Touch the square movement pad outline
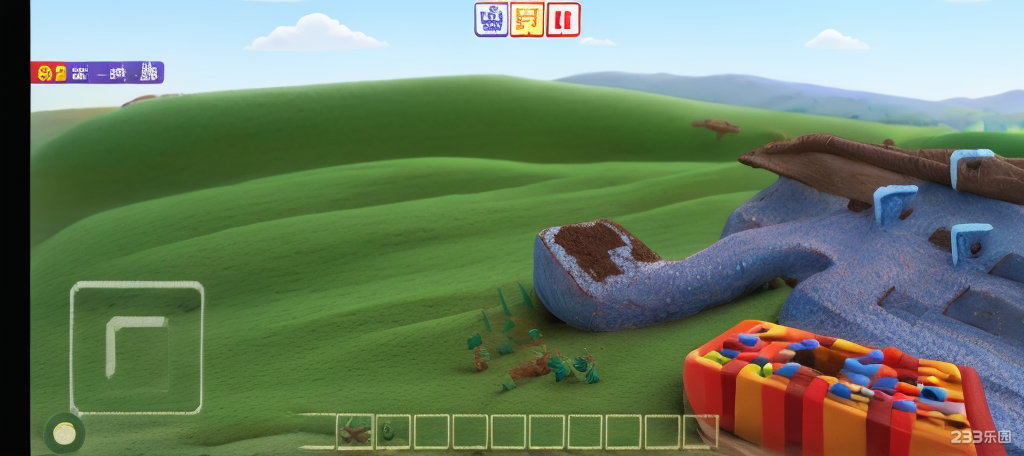This screenshot has height=456, width=1024. click(x=137, y=348)
